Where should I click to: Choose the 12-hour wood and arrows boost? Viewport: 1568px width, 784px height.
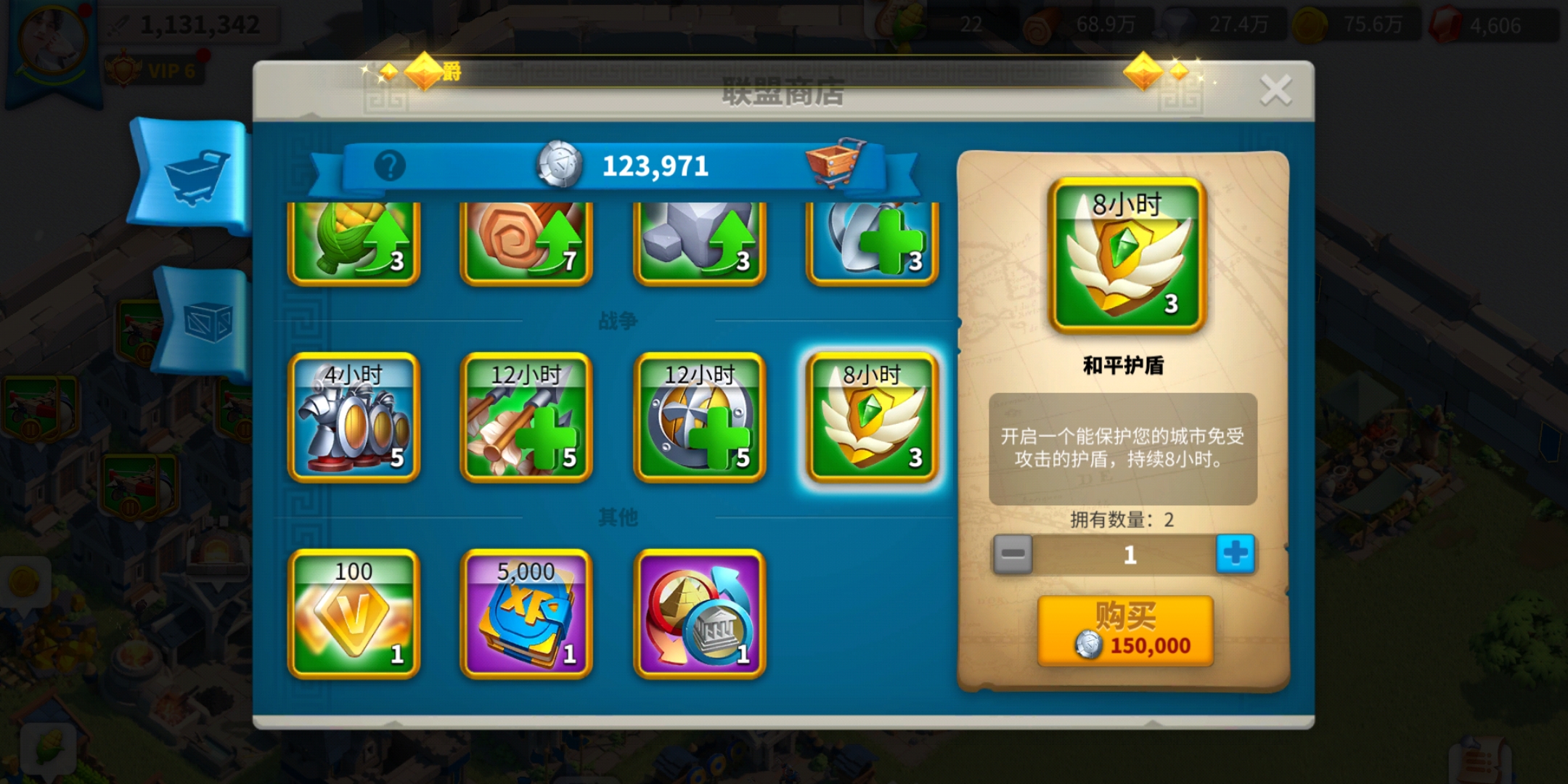tap(526, 417)
